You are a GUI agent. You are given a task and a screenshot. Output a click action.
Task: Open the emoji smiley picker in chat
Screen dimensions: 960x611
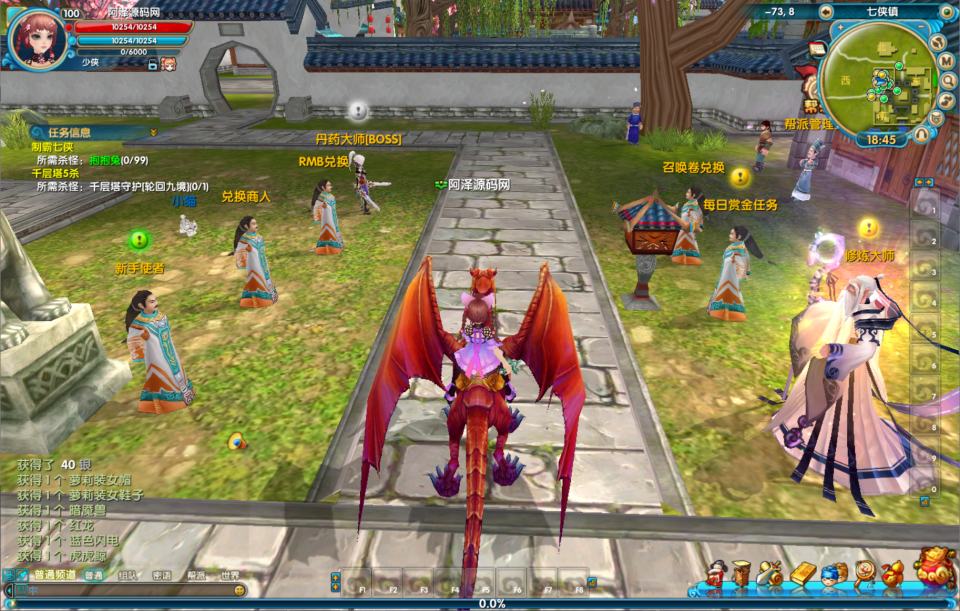click(x=239, y=591)
